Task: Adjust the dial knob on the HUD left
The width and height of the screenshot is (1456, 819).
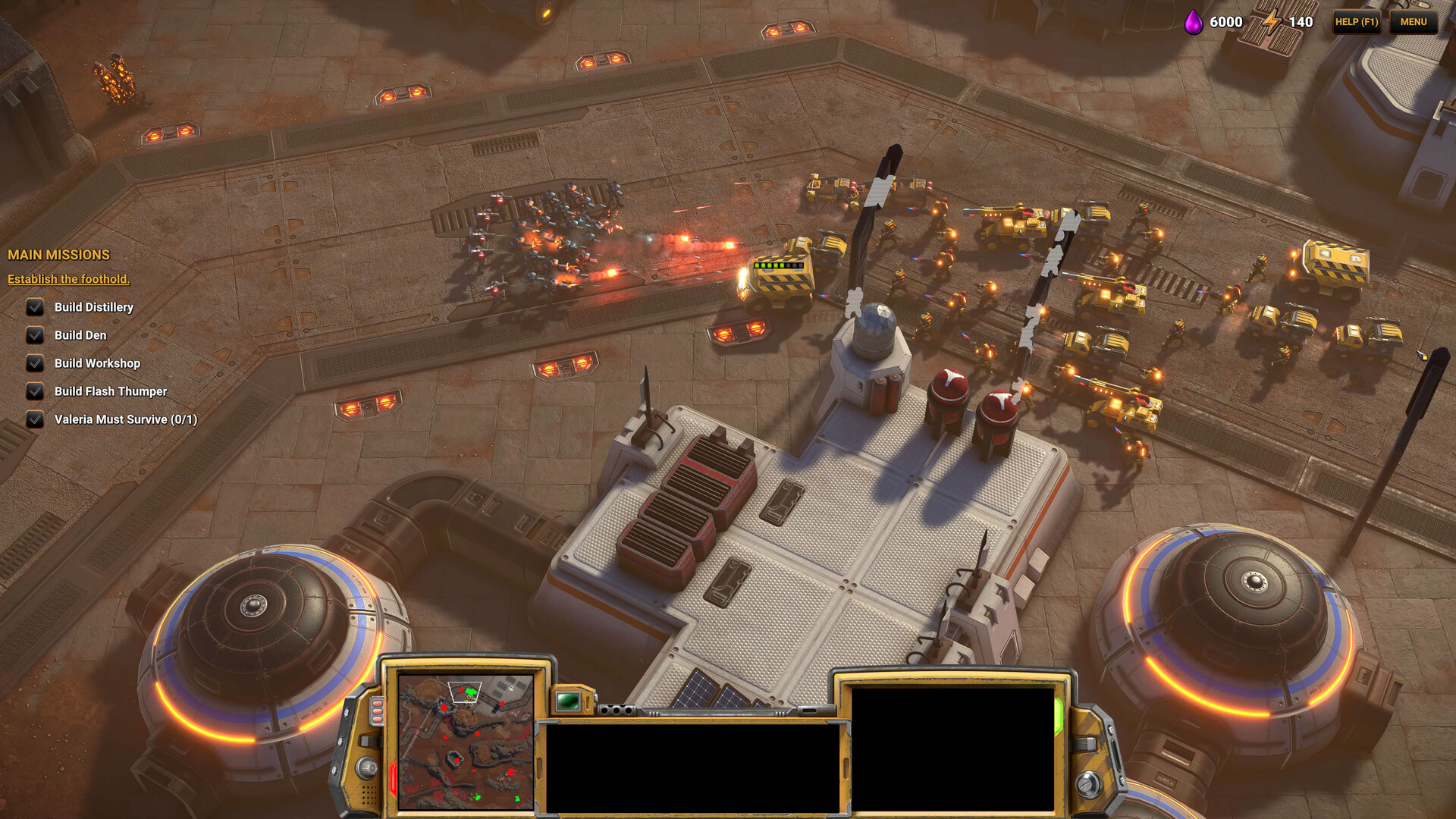Action: click(366, 769)
